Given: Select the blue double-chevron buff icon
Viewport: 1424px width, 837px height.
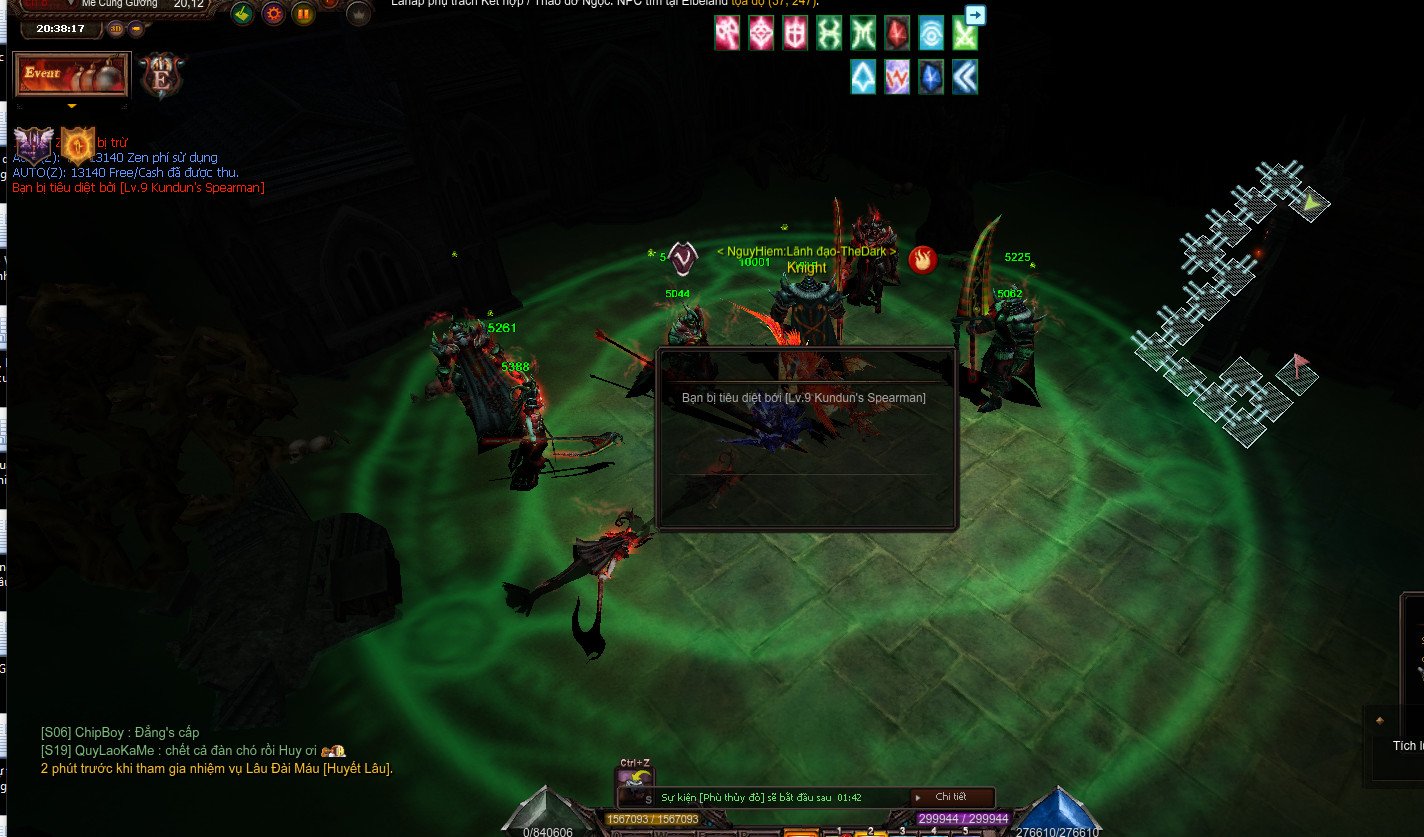Looking at the screenshot, I should point(965,77).
